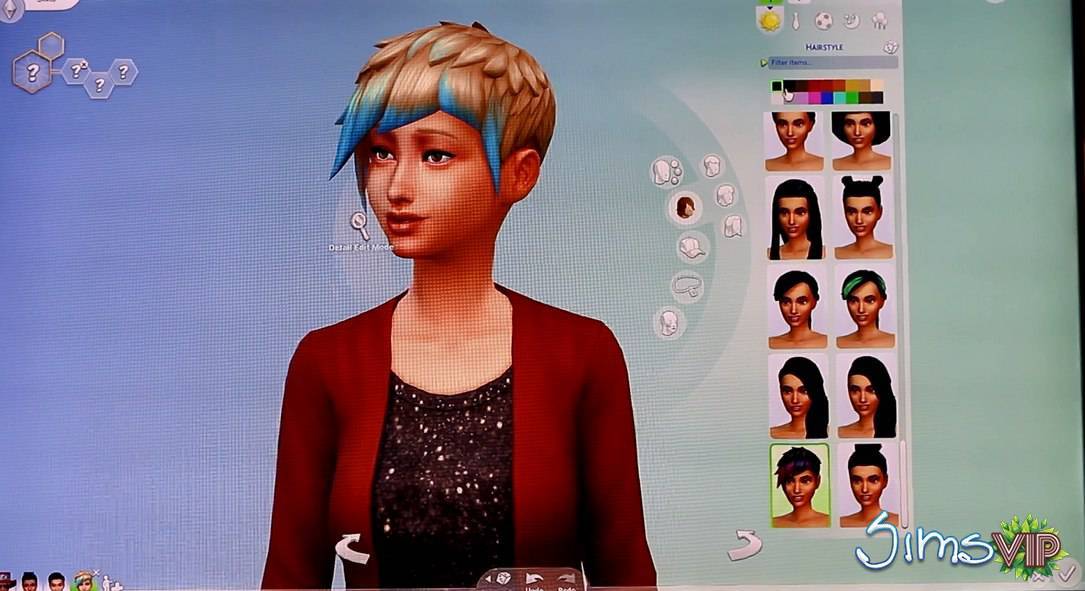Pick the highlighted purple-streak pixie hairstyle
The width and height of the screenshot is (1085, 591).
(799, 485)
